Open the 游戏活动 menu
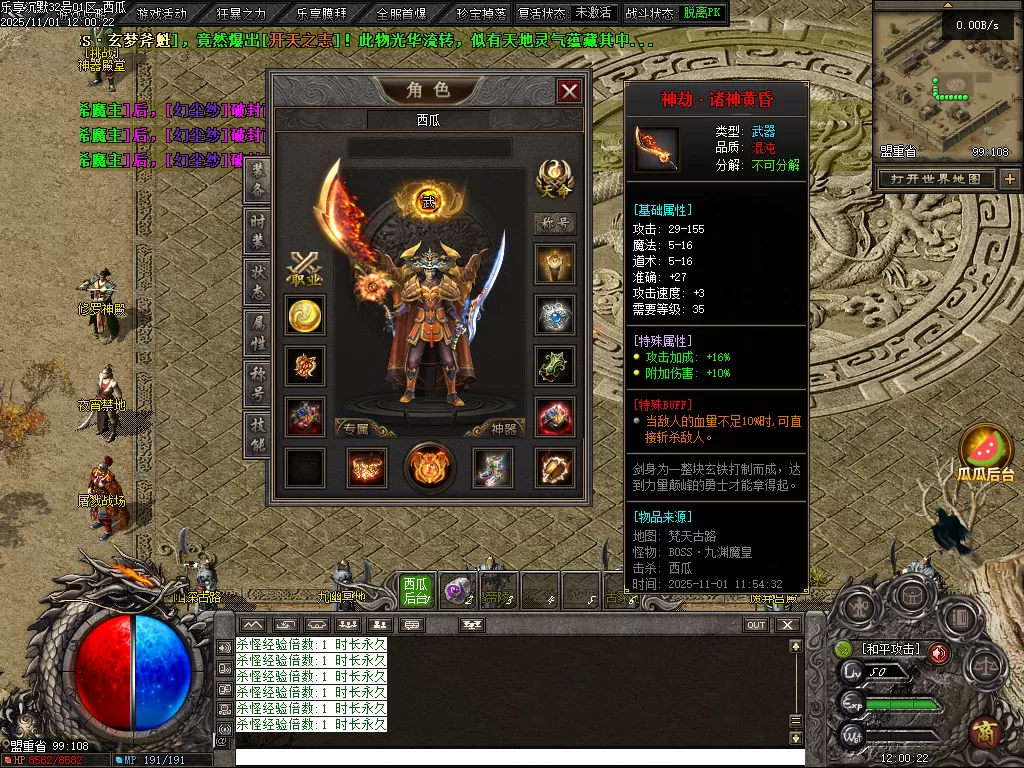The height and width of the screenshot is (768, 1024). point(162,14)
